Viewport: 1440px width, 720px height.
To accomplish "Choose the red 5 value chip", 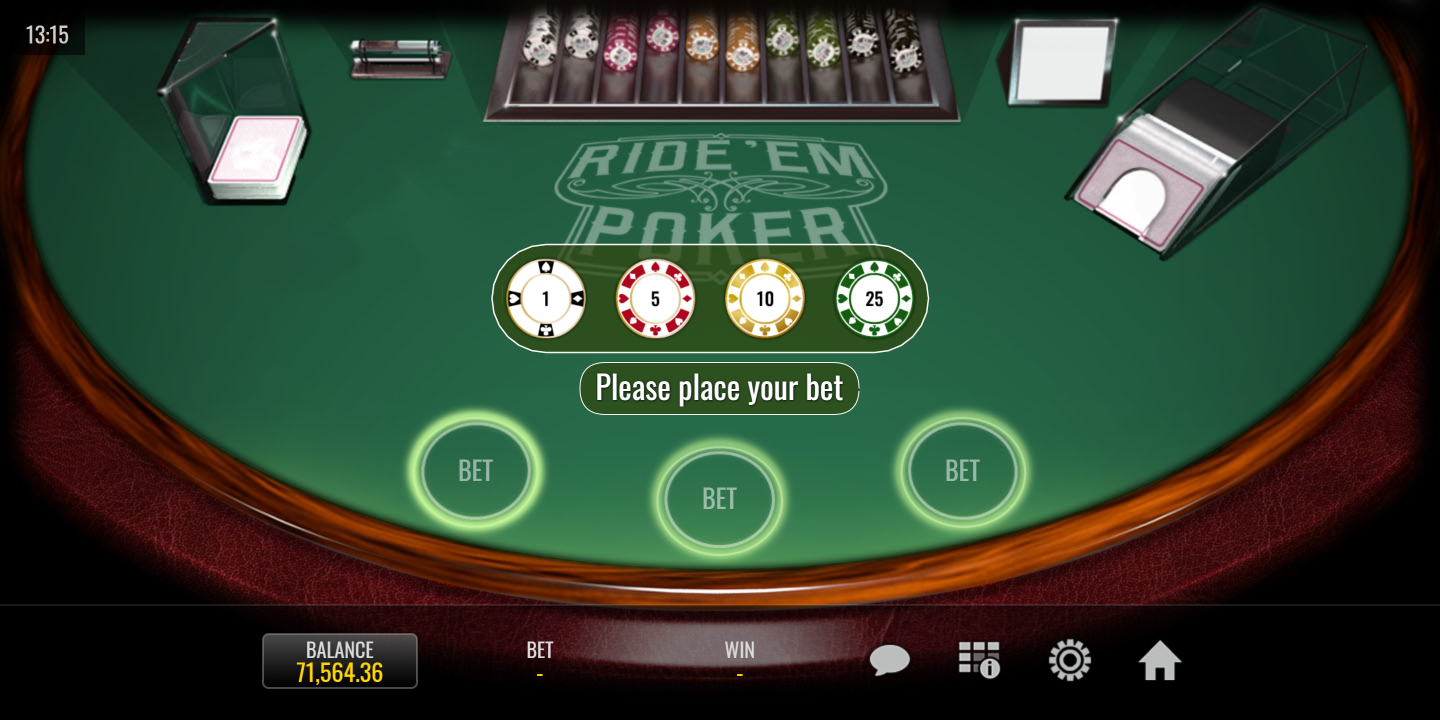I will [655, 299].
